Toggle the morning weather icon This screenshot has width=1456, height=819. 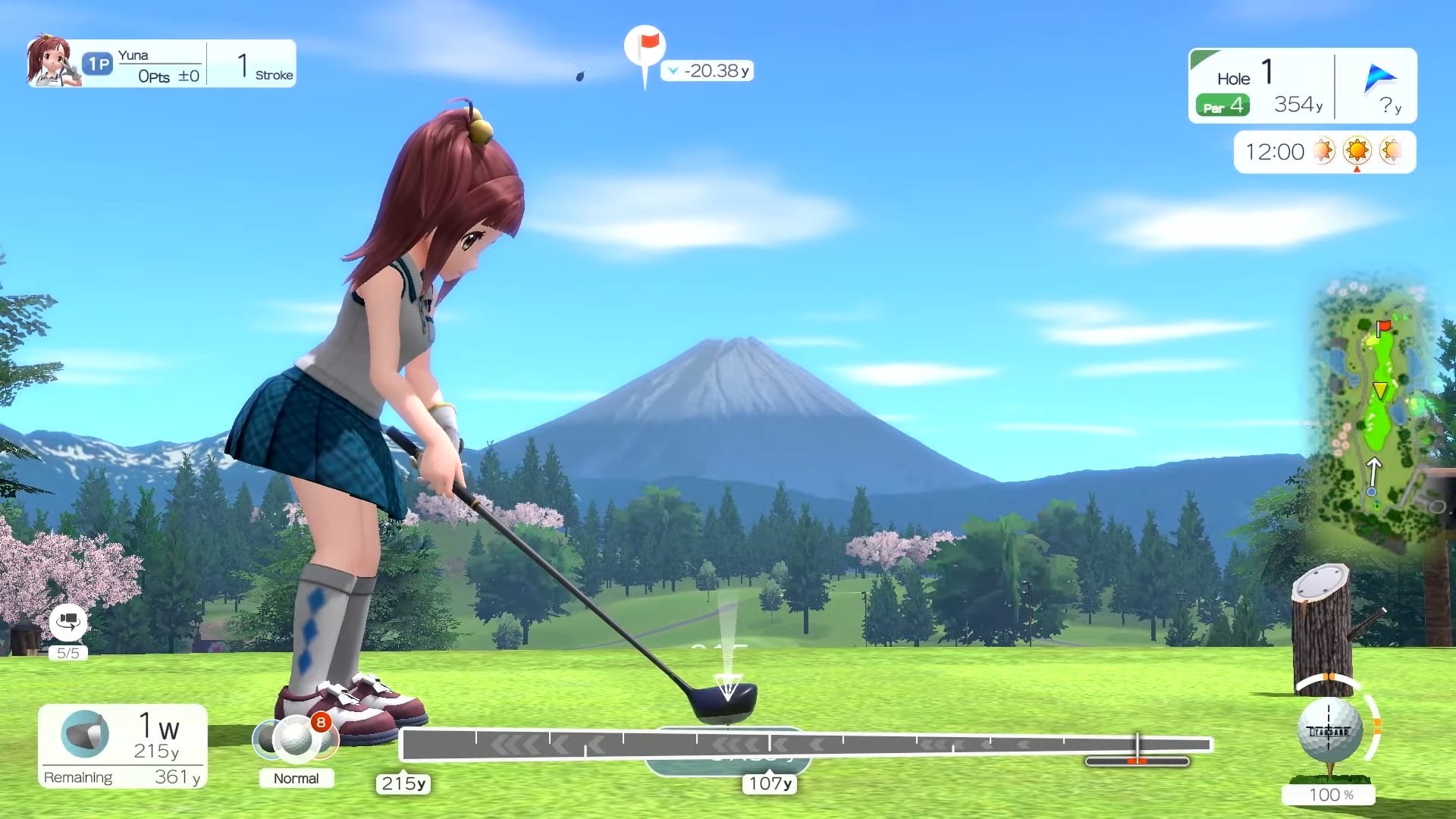click(1324, 151)
